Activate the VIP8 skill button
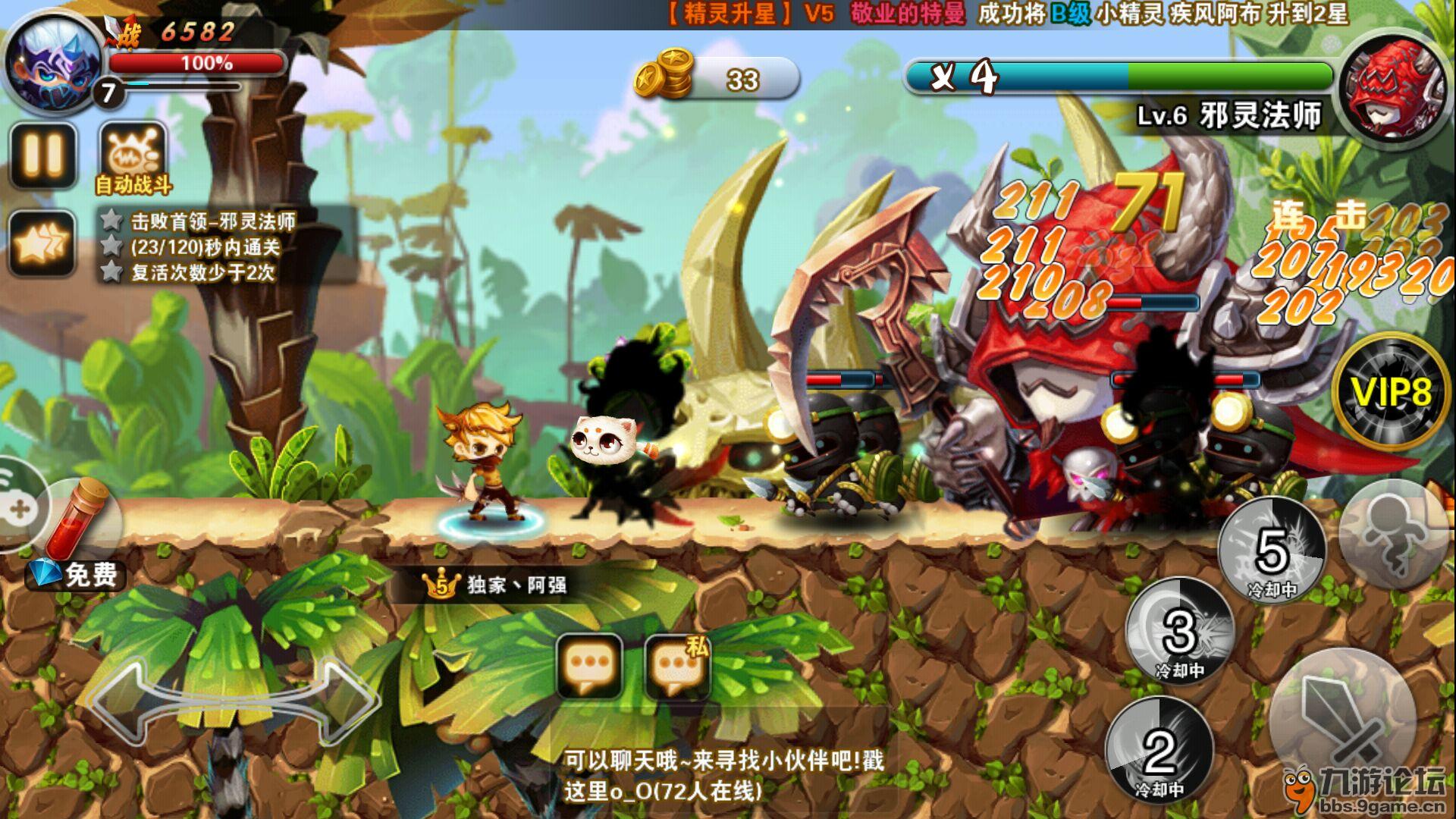The height and width of the screenshot is (819, 1456). click(1391, 392)
